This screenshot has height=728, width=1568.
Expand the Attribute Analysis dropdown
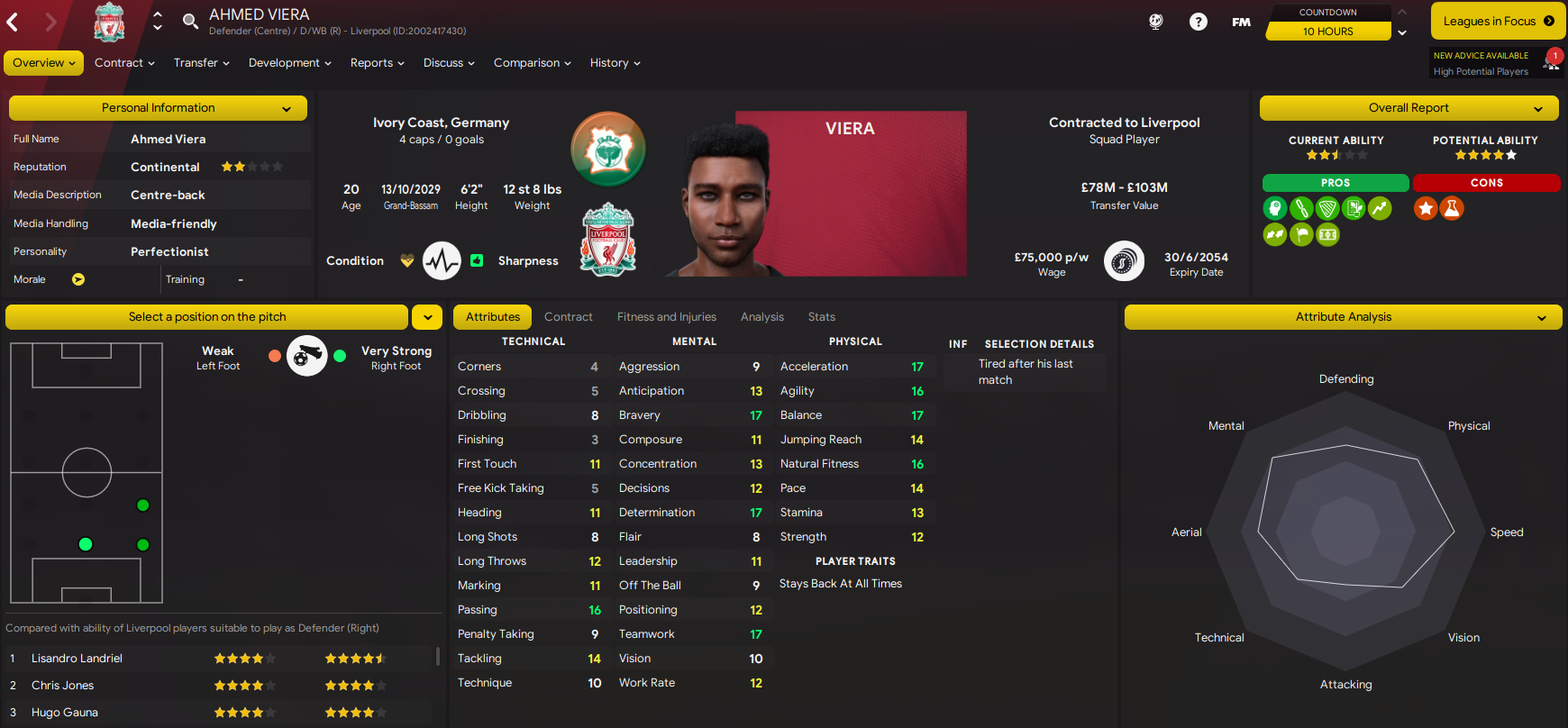1343,317
